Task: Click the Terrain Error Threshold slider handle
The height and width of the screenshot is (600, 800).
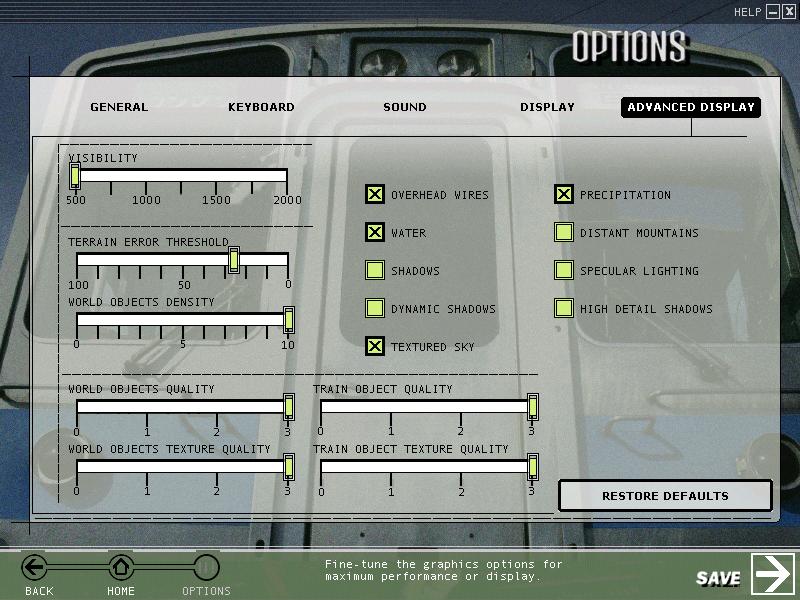Action: tap(234, 260)
